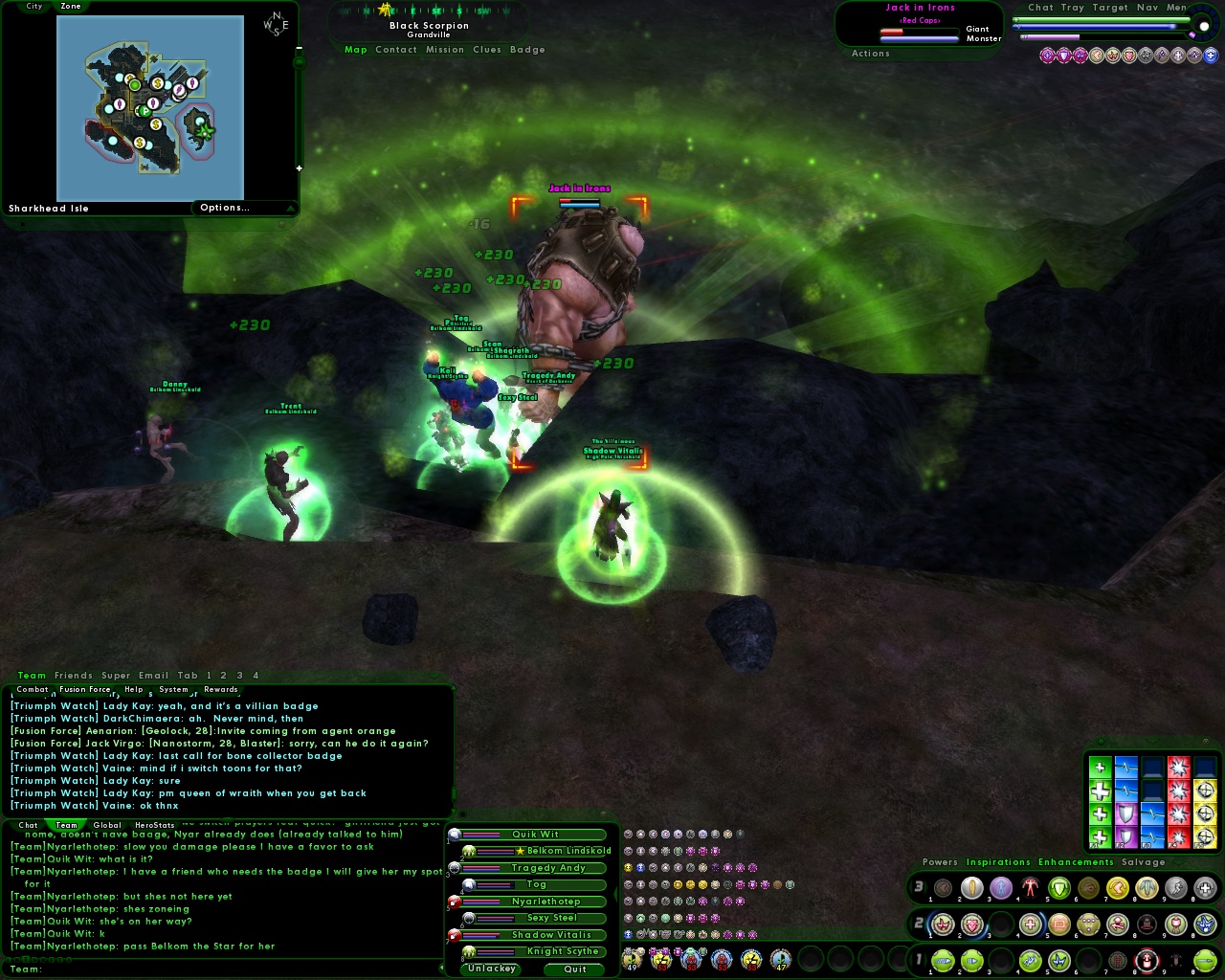
Task: Open the Actions menu on the Jack in Irons window
Action: click(870, 54)
